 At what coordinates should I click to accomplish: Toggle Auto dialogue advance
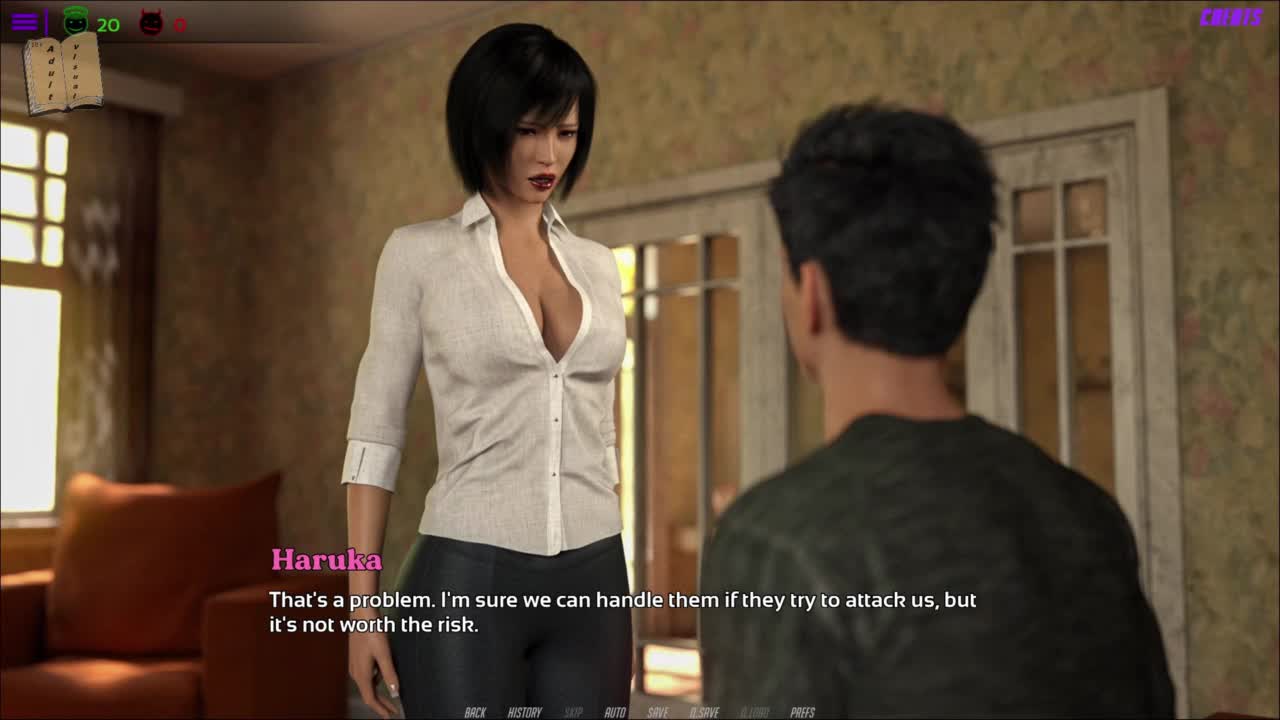615,712
